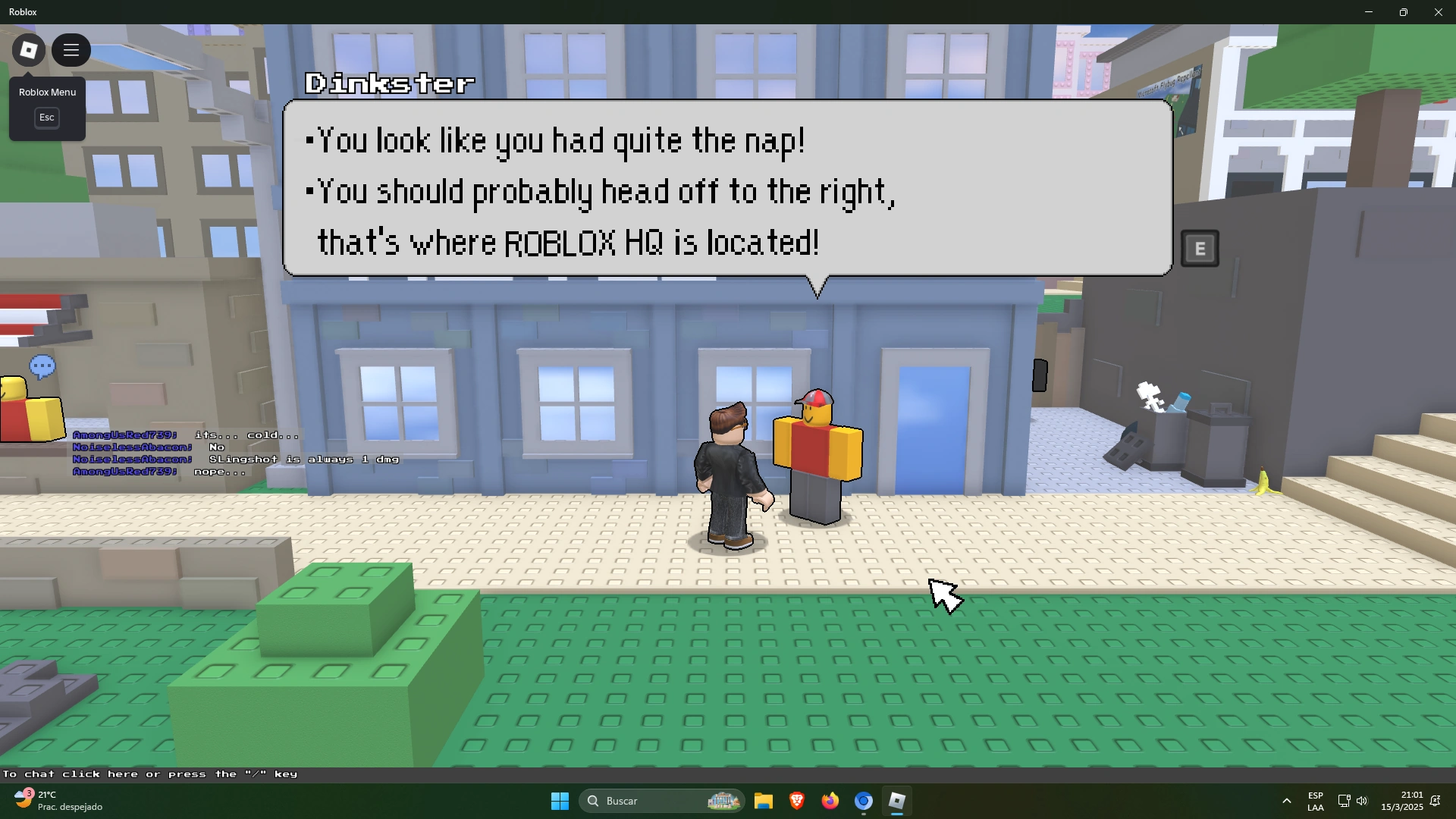The height and width of the screenshot is (819, 1456).
Task: Launch Brave browser from the taskbar
Action: tap(797, 801)
